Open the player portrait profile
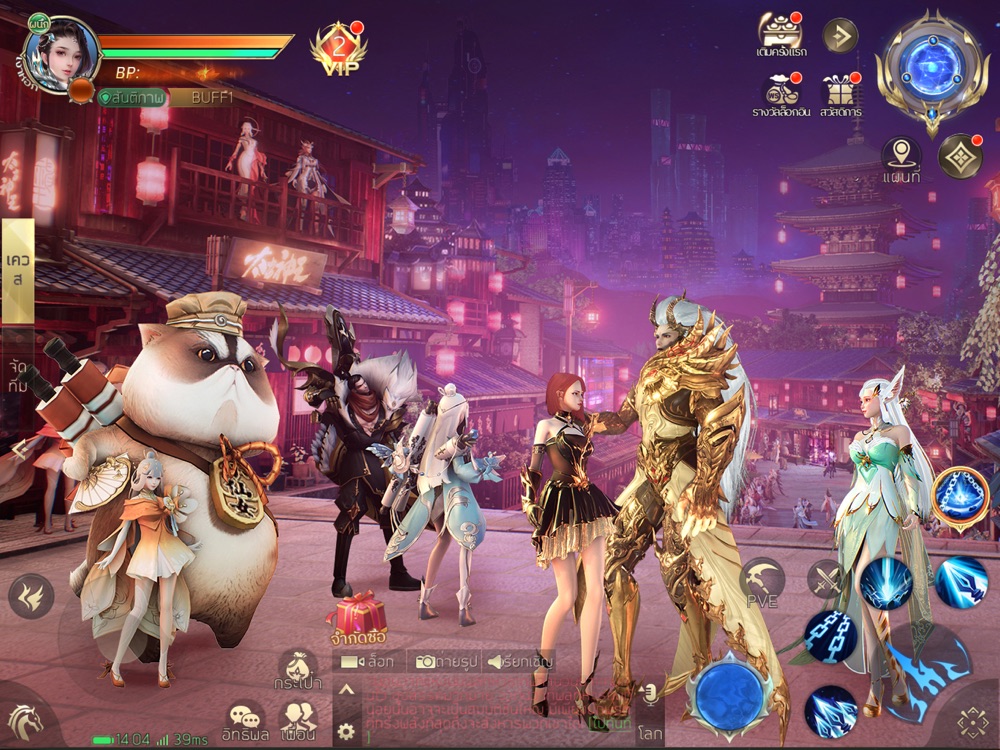 (60, 52)
